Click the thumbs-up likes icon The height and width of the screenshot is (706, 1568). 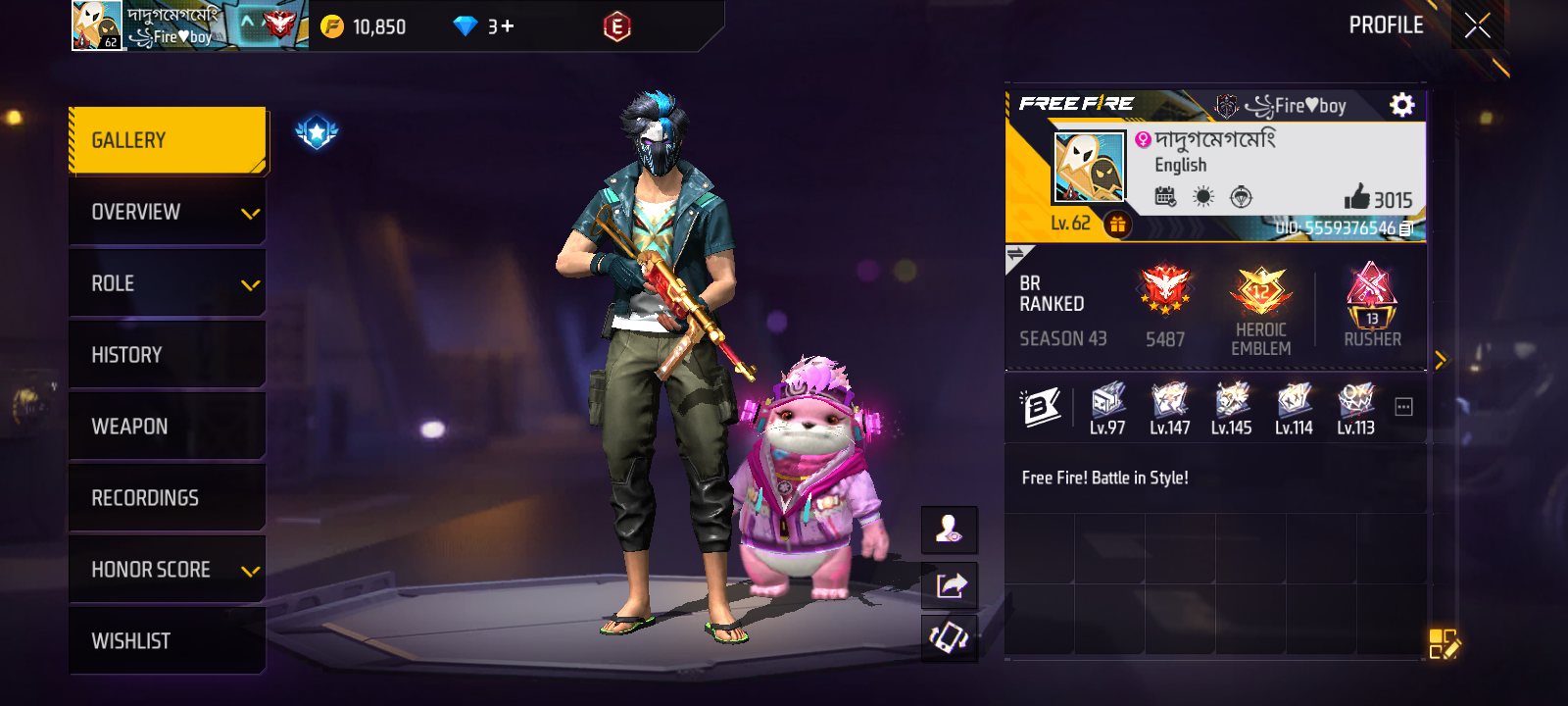click(1356, 198)
